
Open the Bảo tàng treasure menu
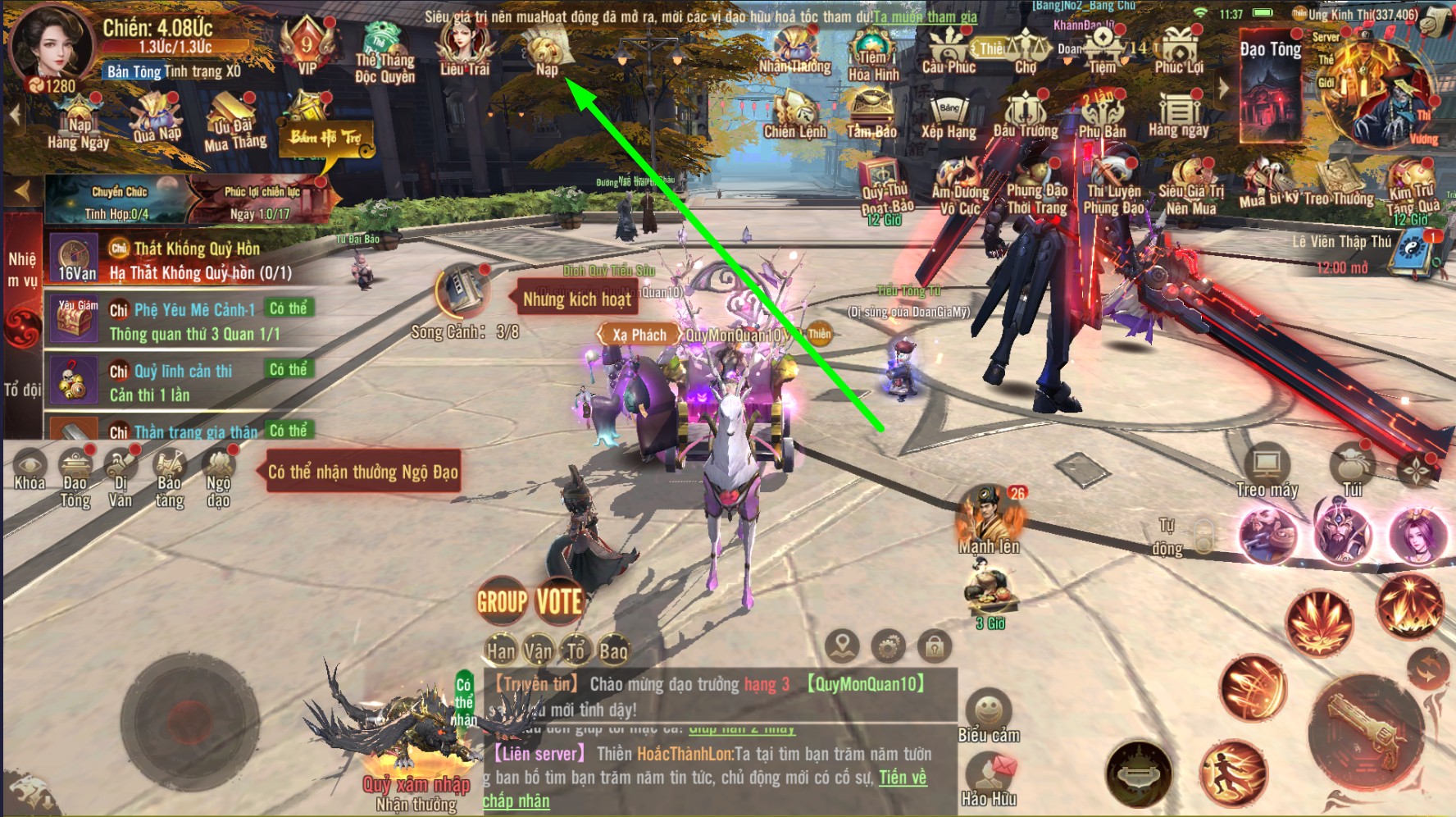(170, 479)
